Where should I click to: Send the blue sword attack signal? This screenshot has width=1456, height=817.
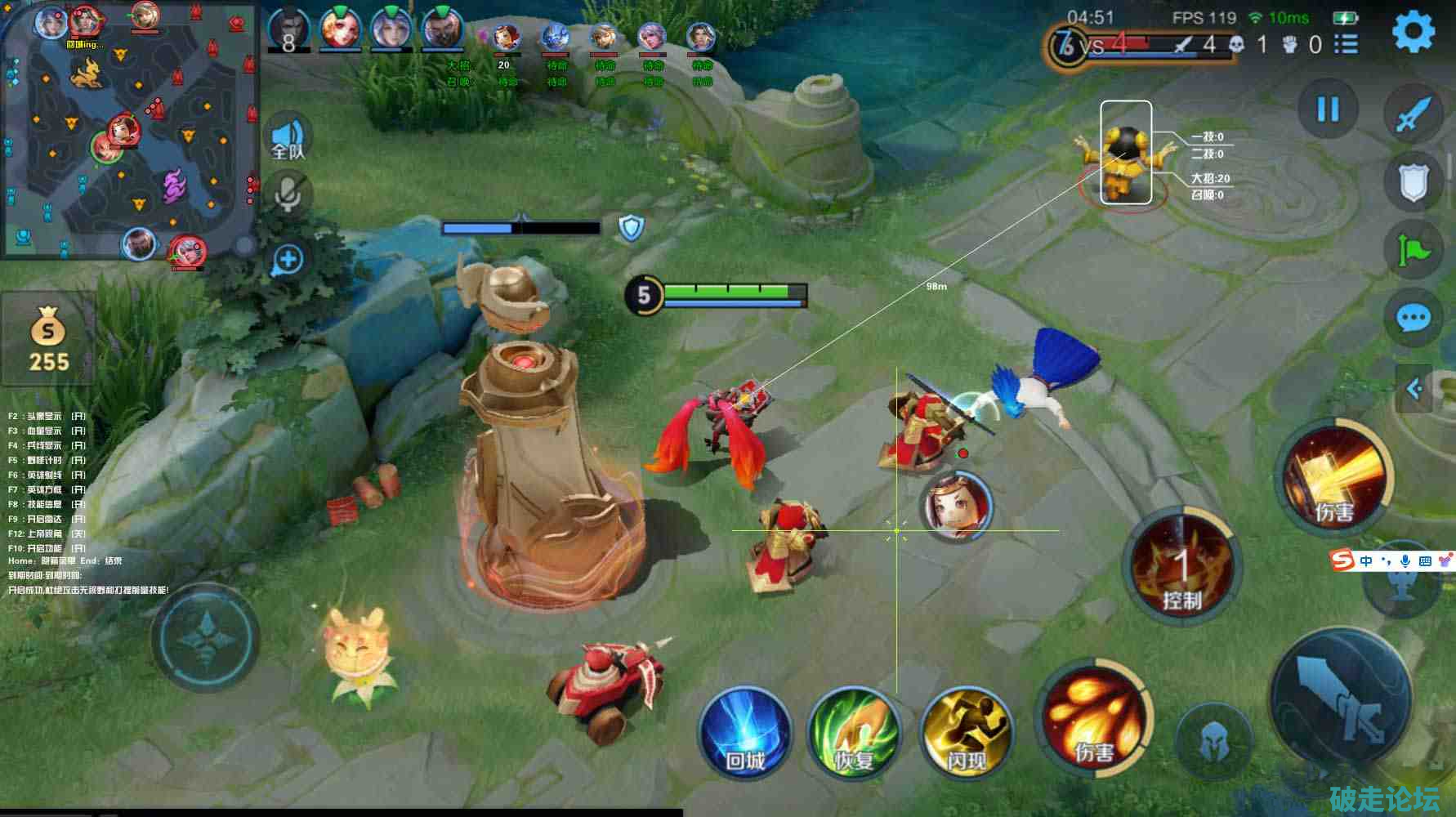(x=1413, y=114)
